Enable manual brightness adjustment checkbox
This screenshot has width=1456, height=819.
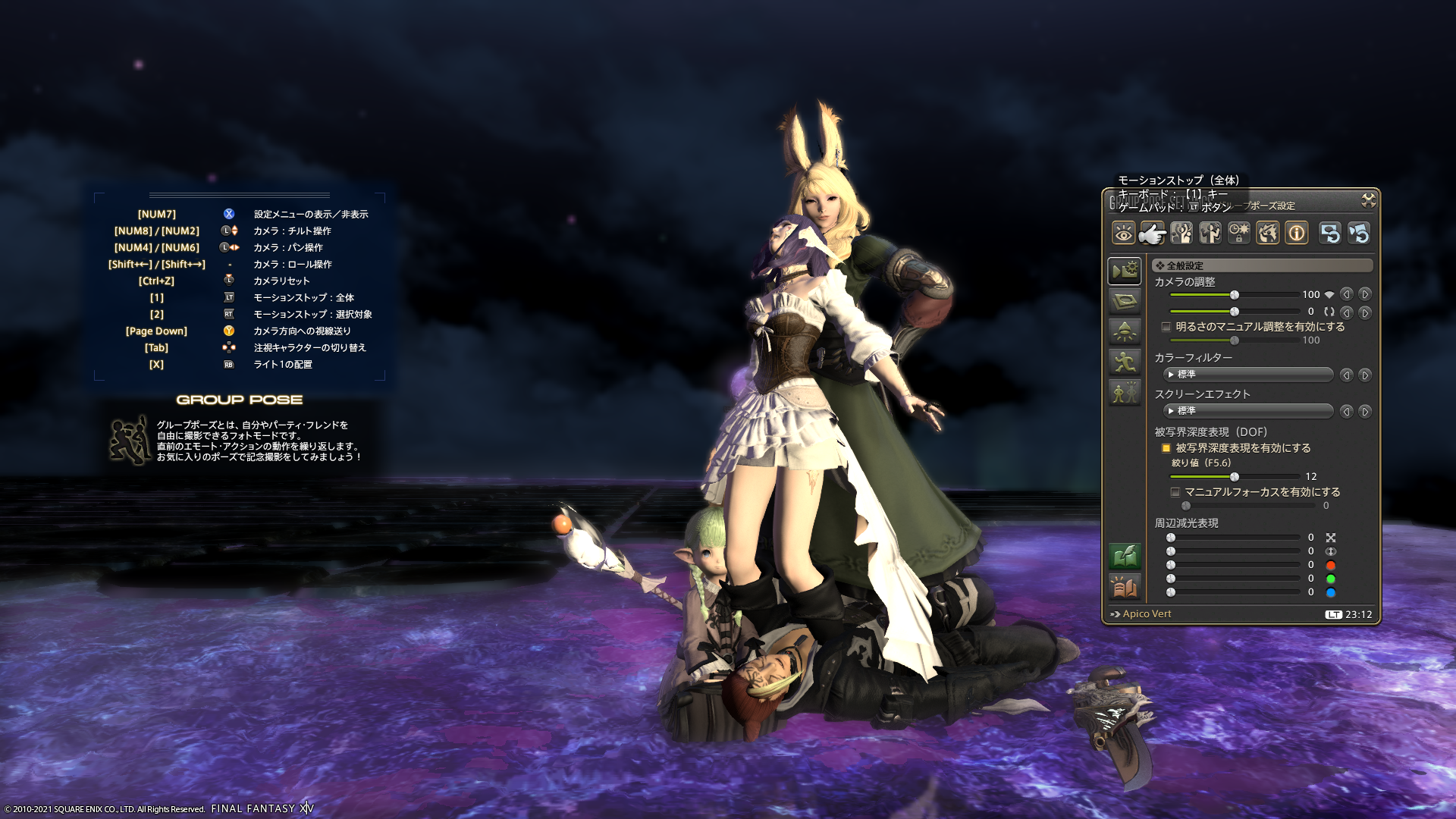[x=1166, y=327]
